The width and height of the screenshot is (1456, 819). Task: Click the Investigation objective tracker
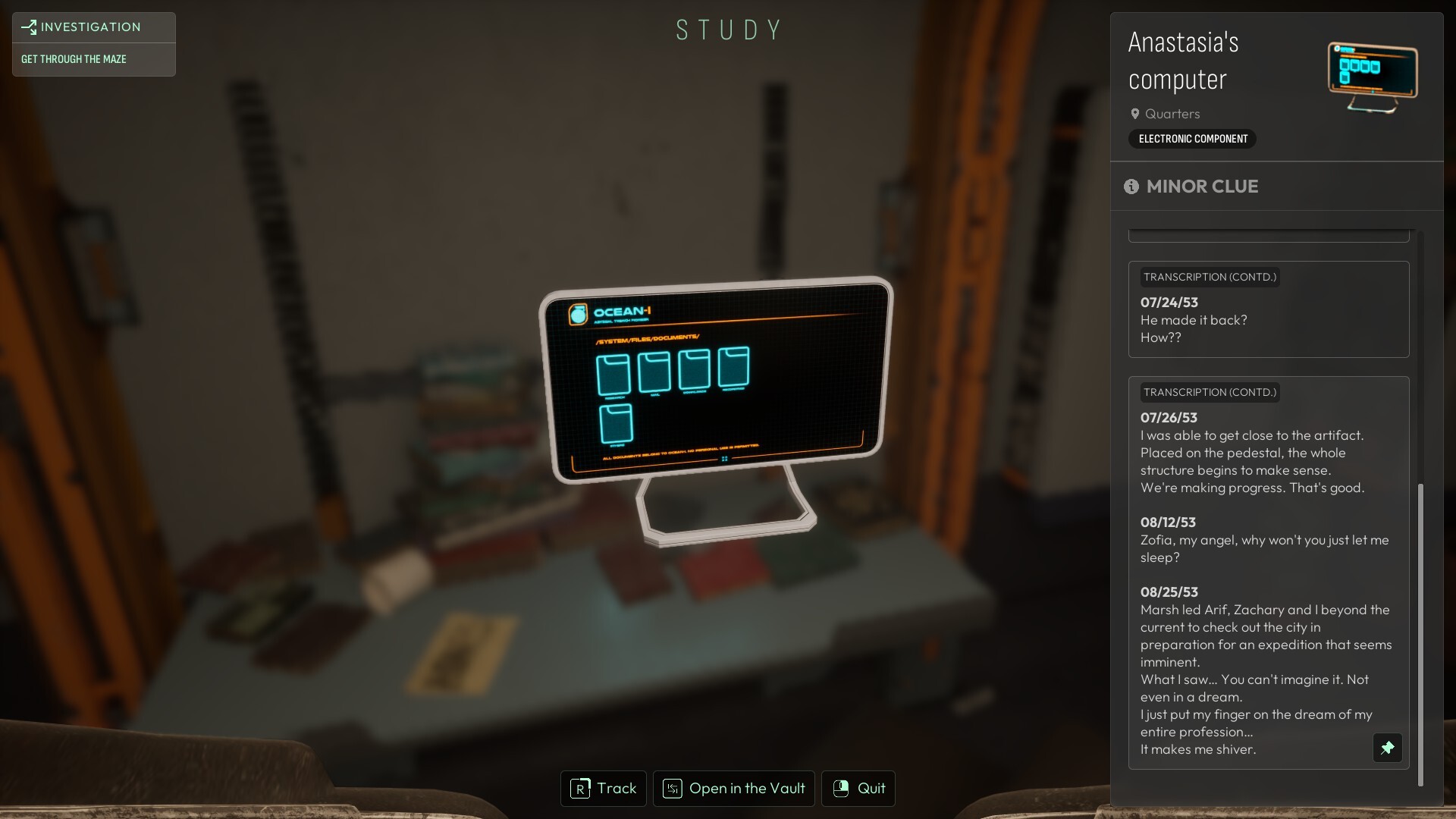coord(93,44)
